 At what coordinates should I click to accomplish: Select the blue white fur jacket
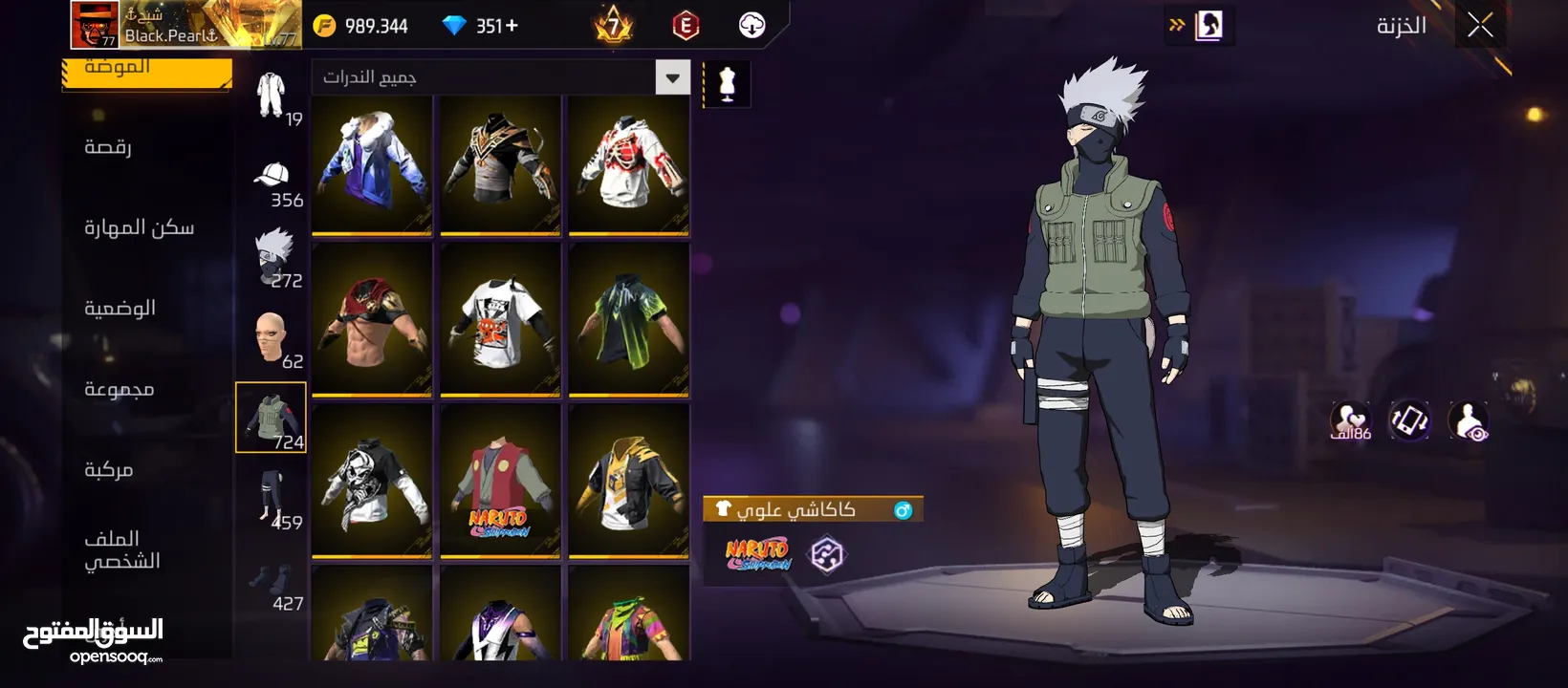[372, 164]
